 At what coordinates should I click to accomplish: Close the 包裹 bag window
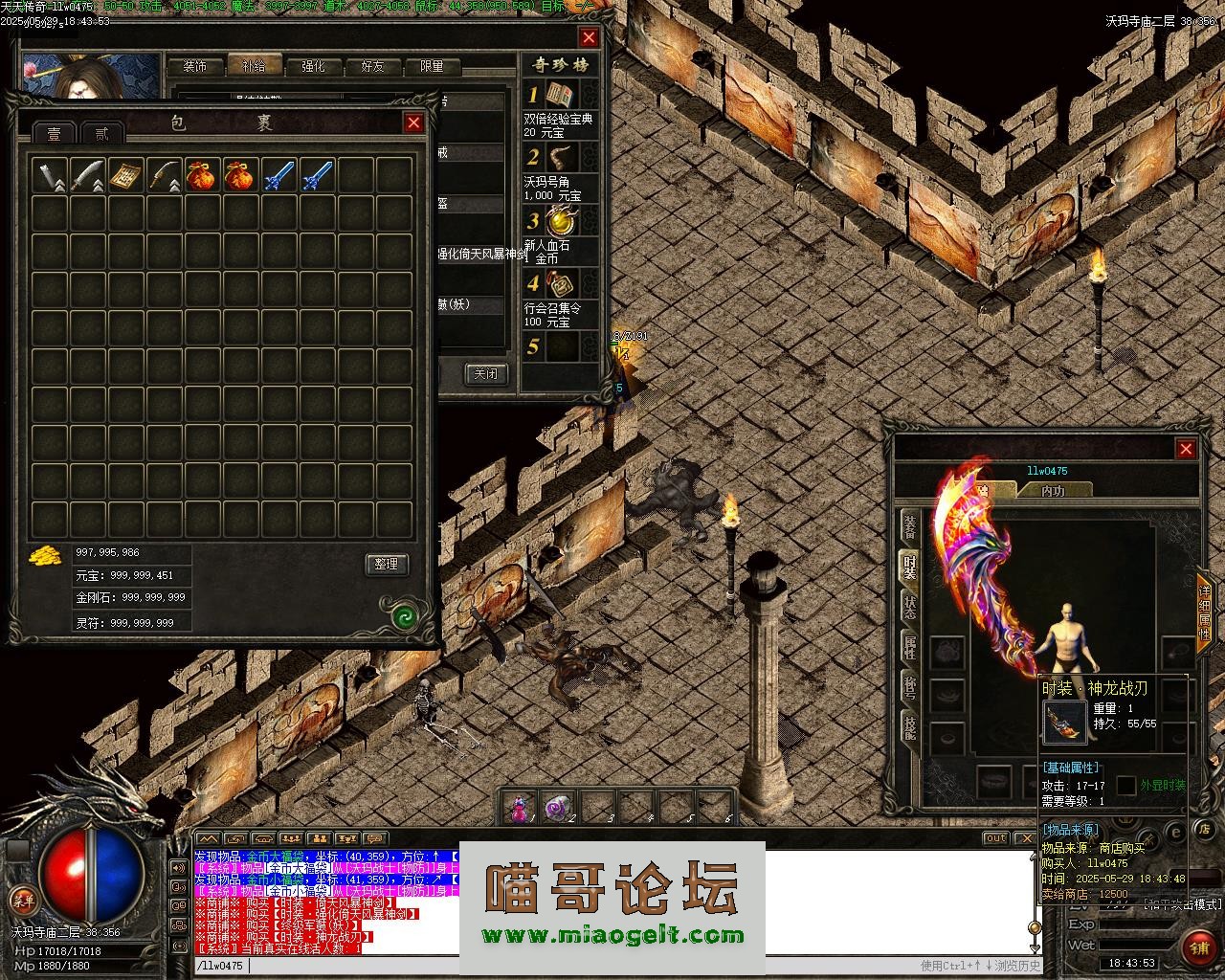[413, 122]
